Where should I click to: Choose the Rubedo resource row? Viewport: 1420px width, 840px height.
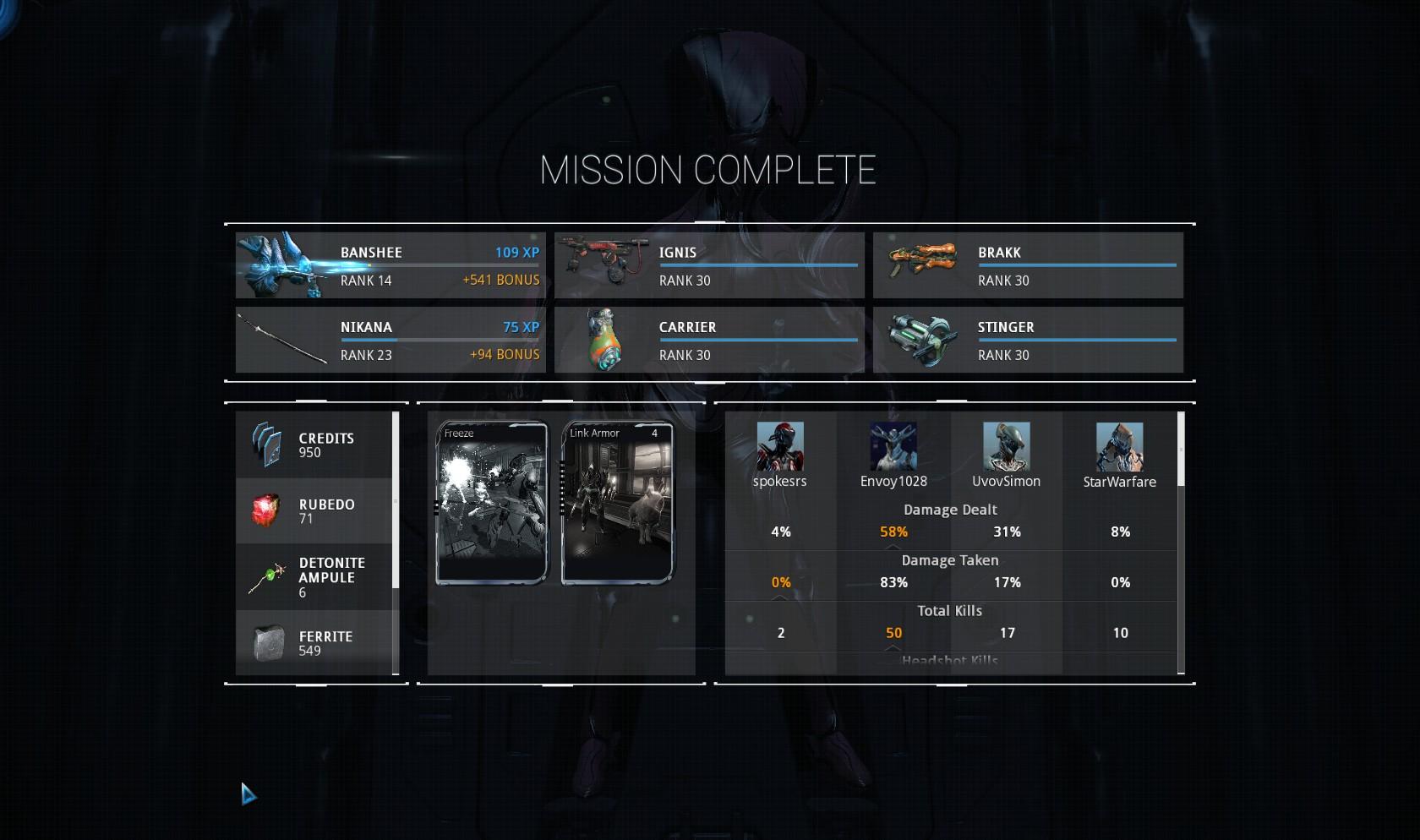pos(314,511)
